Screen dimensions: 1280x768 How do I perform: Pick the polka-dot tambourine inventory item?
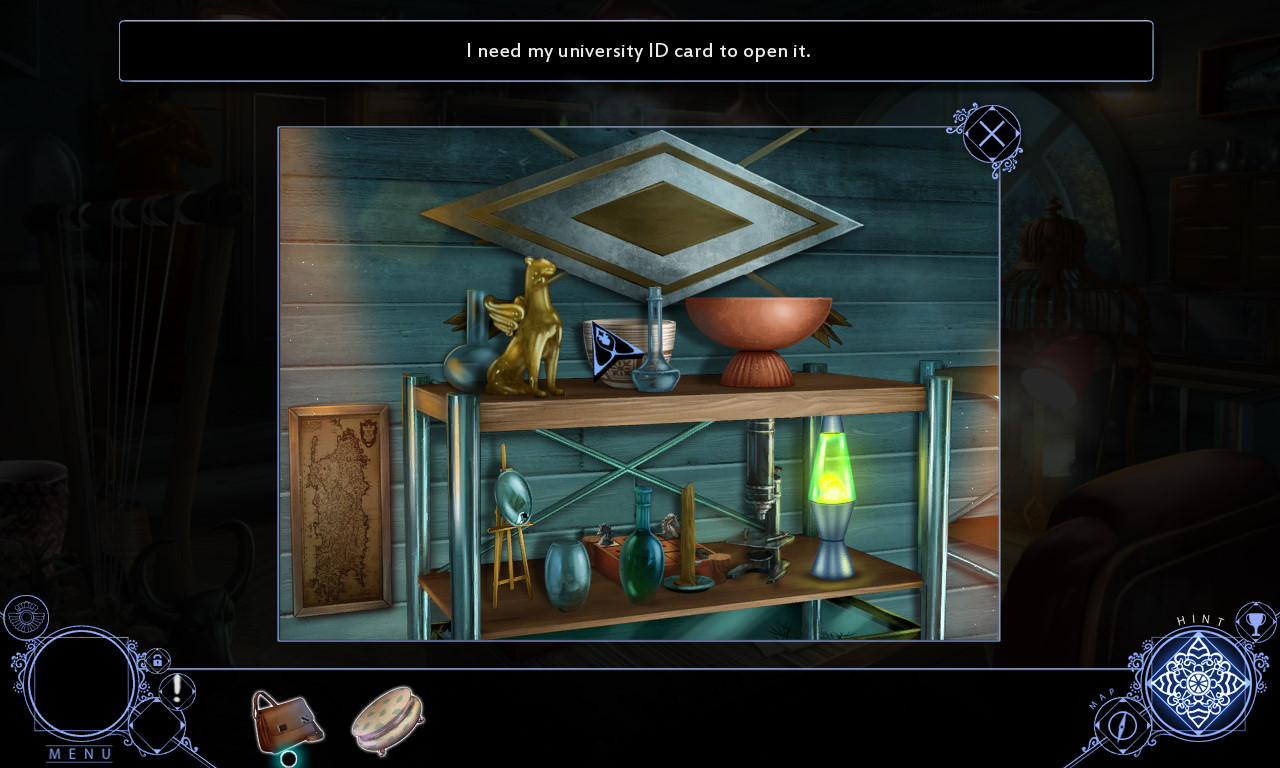(388, 719)
